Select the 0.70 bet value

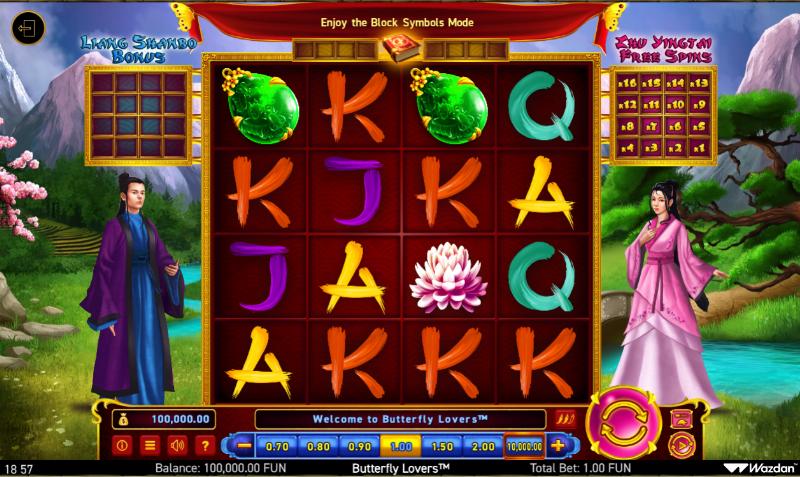(x=279, y=446)
